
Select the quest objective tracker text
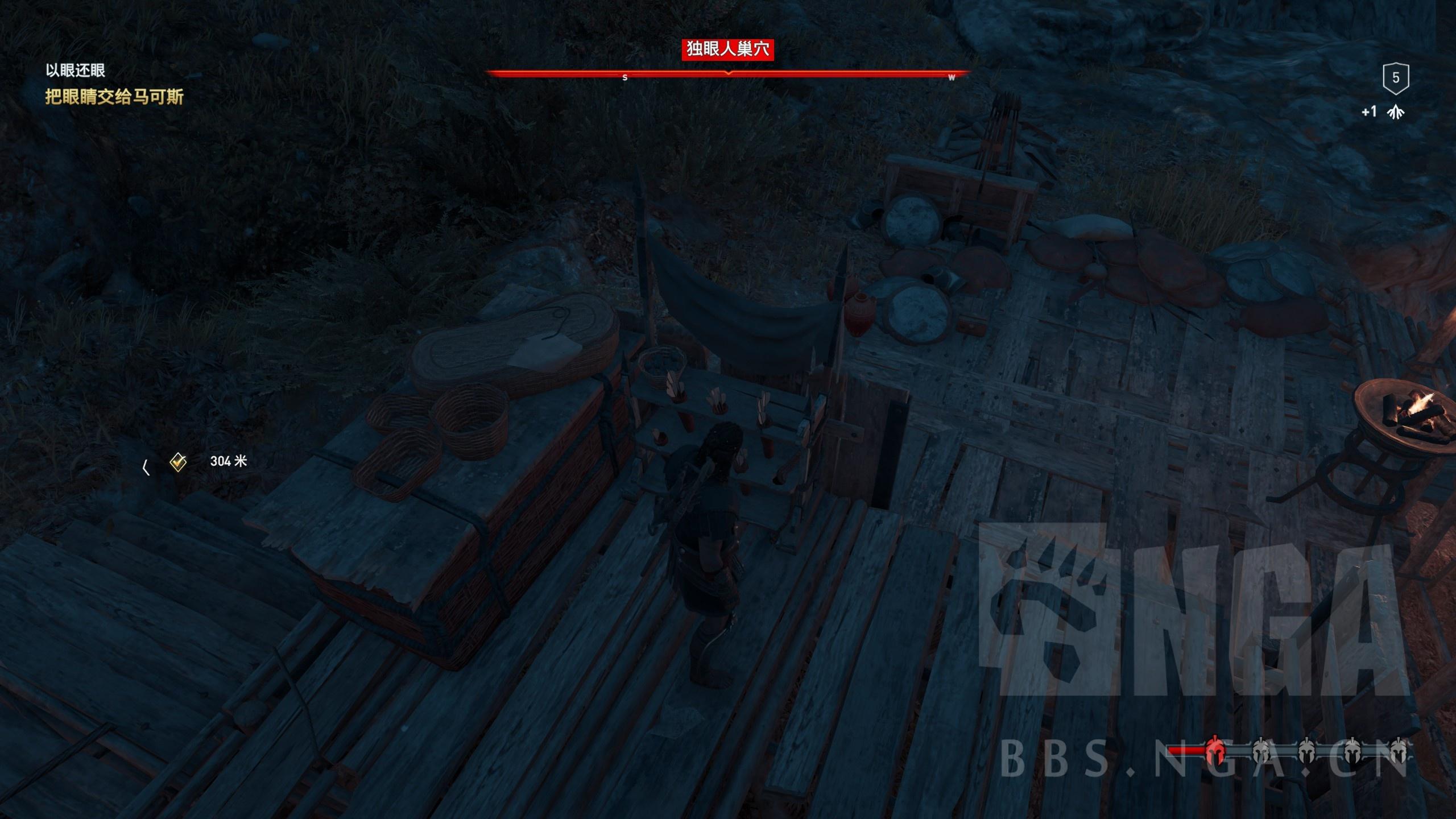[114, 97]
